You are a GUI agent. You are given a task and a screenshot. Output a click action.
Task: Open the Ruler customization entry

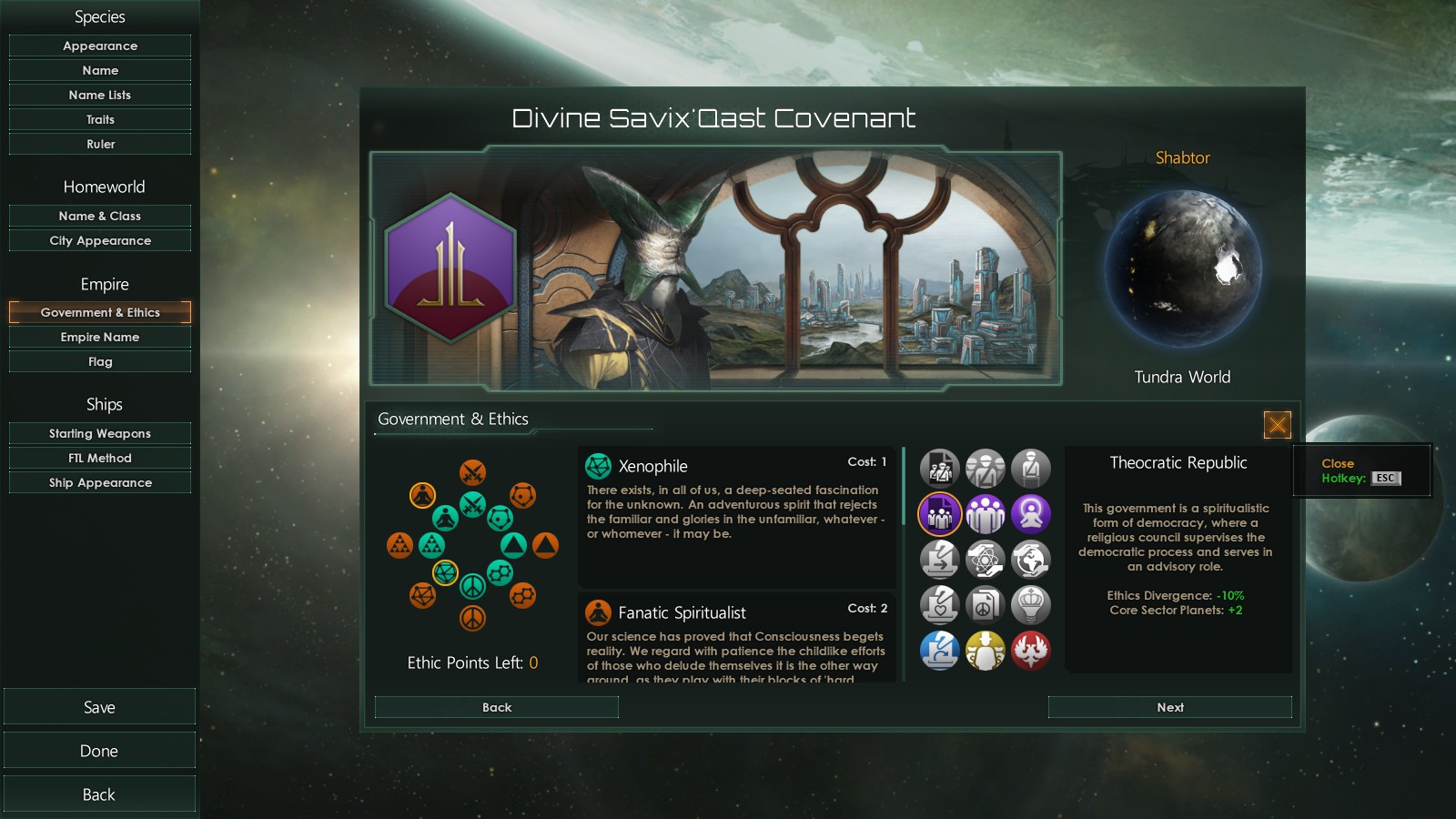(100, 144)
